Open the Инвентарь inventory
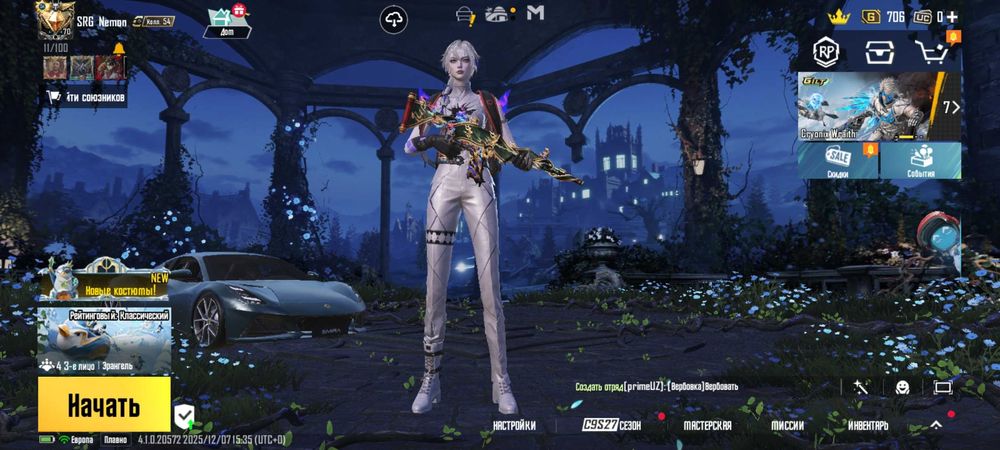The width and height of the screenshot is (1000, 450). [867, 425]
